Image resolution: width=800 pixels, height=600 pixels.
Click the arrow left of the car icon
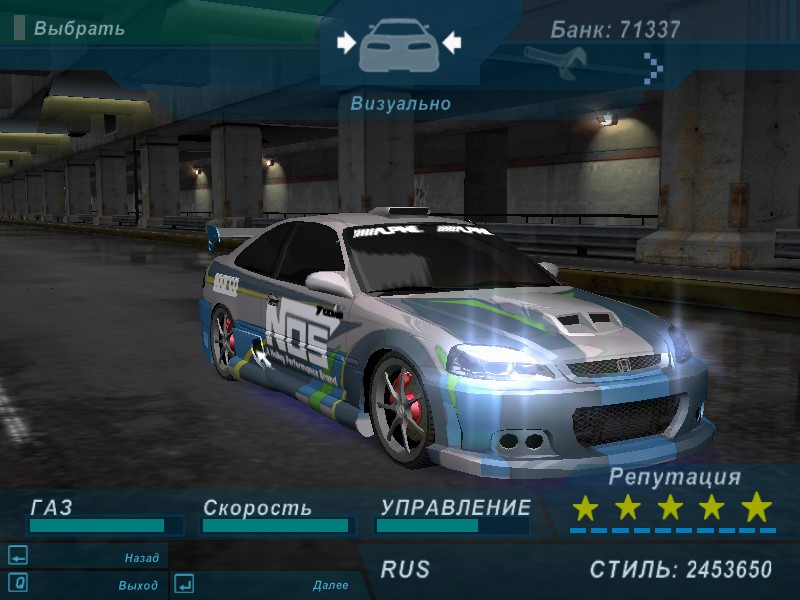click(x=346, y=42)
